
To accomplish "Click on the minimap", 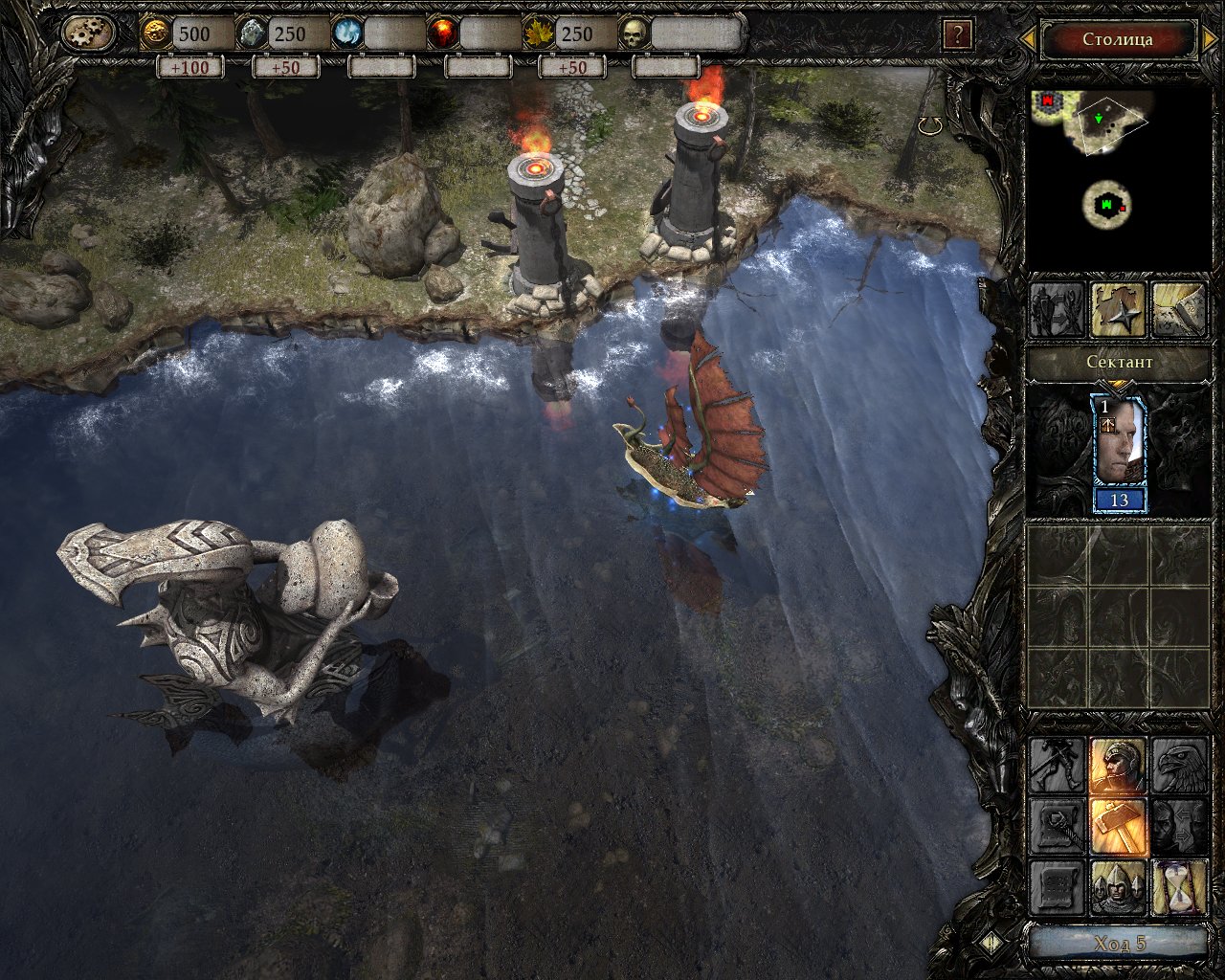I will click(1116, 172).
